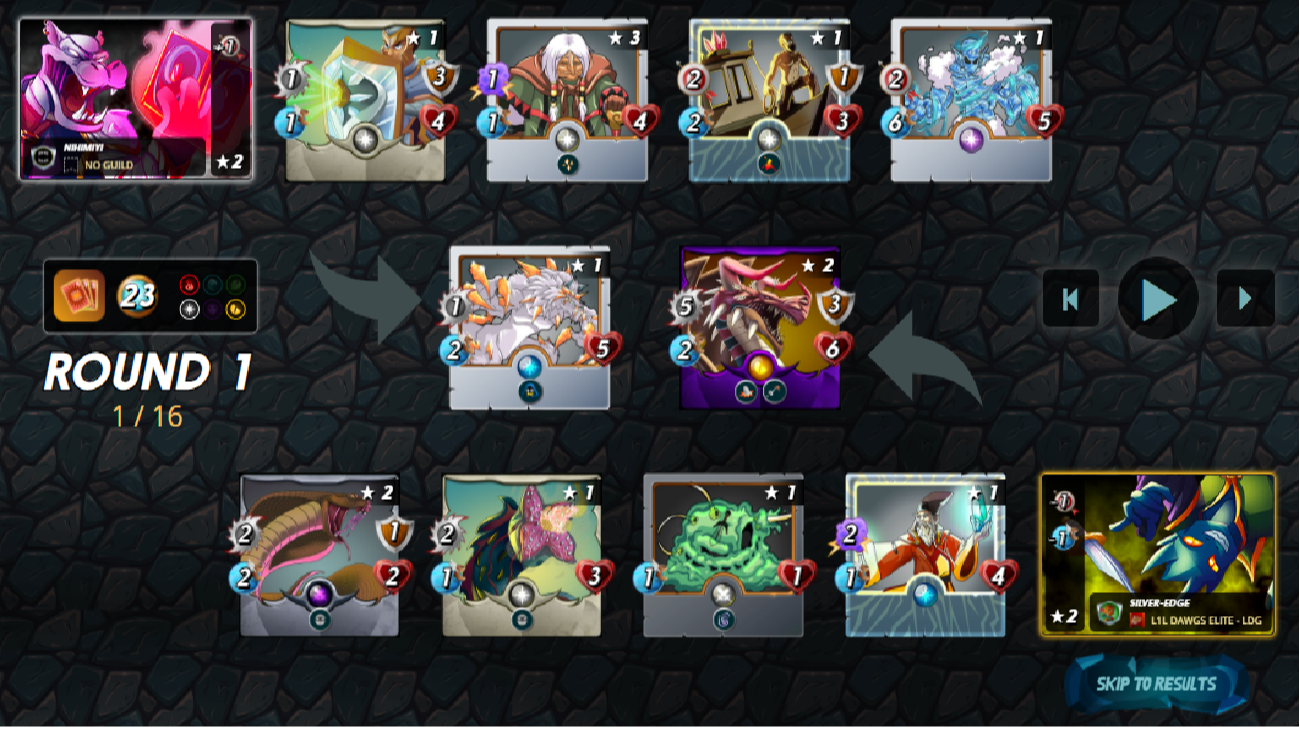This screenshot has height=730, width=1300.
Task: Select the fire splinter icon
Action: point(190,285)
